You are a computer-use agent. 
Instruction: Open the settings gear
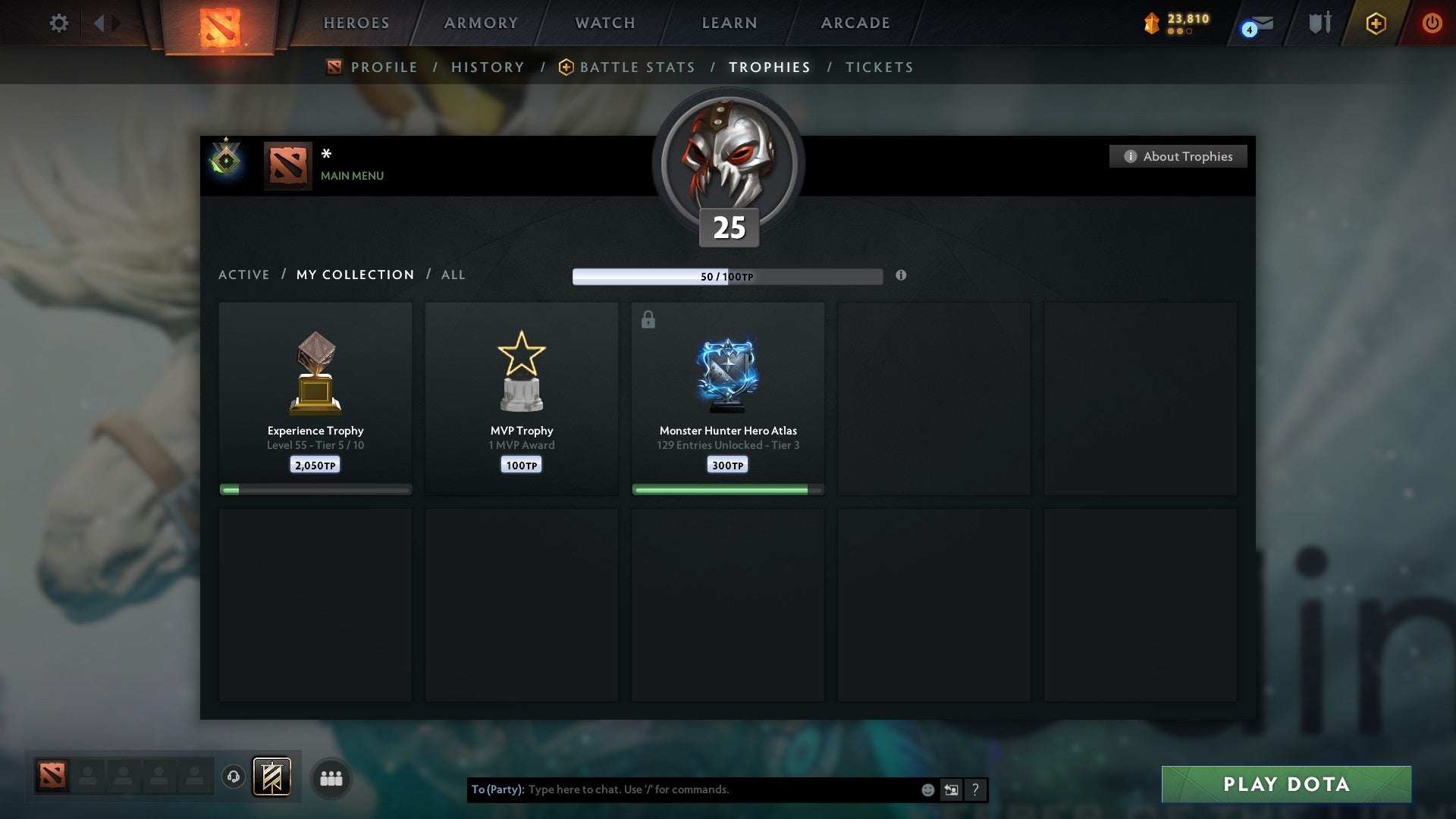(58, 23)
